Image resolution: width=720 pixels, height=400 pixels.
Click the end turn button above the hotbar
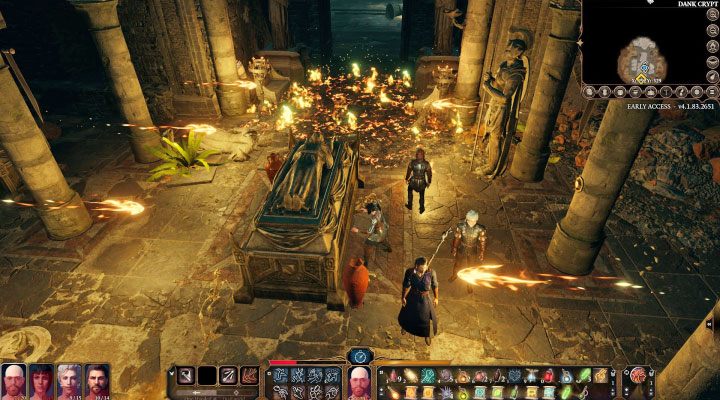pos(360,356)
